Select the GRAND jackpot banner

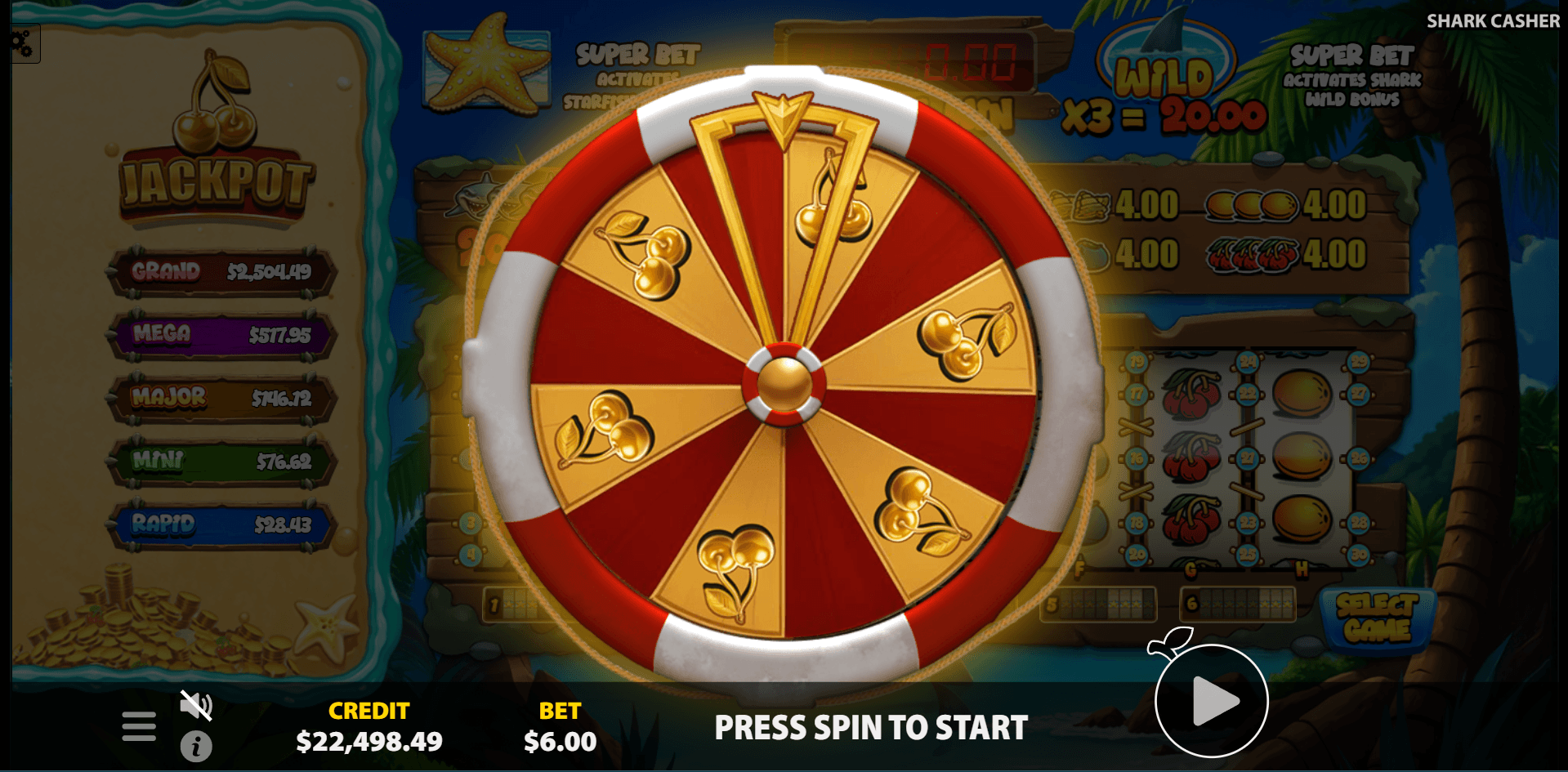pos(222,273)
